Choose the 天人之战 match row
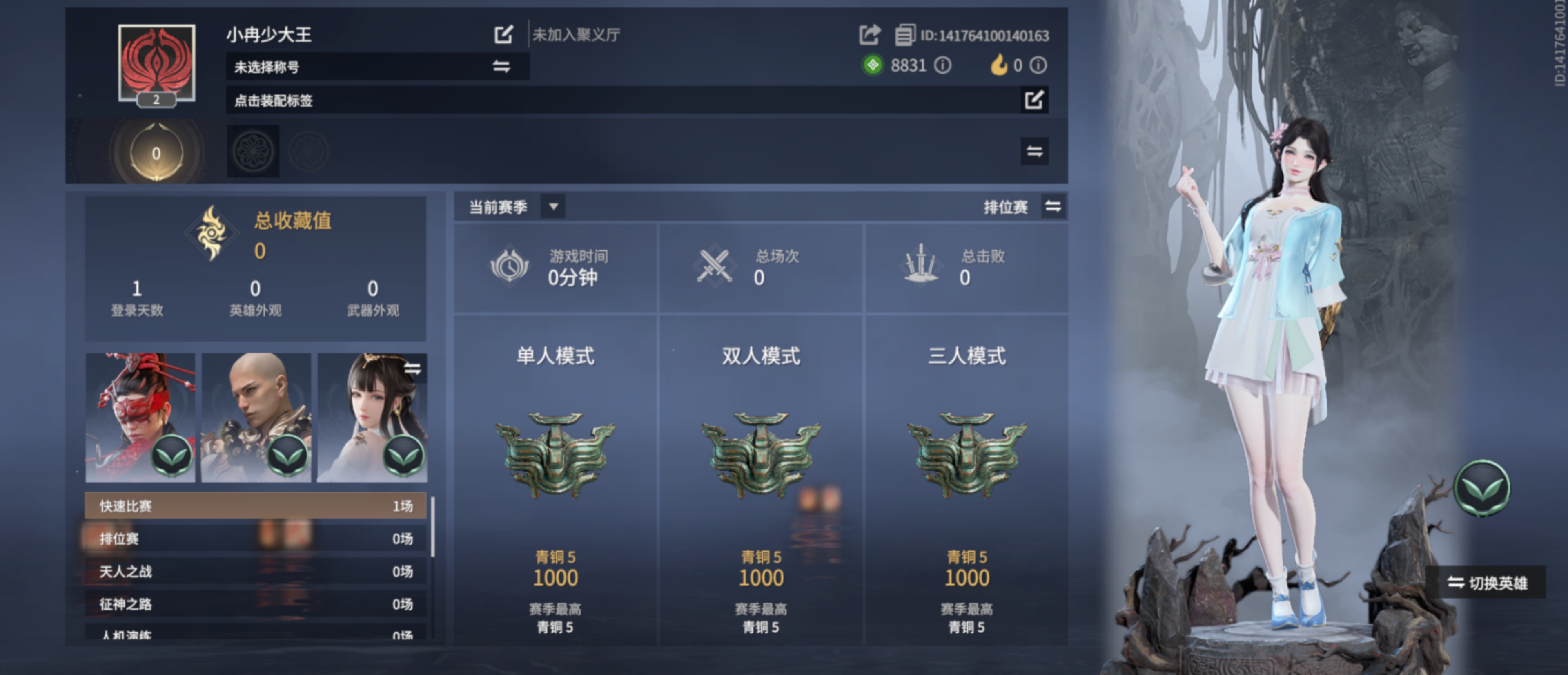1568x675 pixels. coord(256,572)
